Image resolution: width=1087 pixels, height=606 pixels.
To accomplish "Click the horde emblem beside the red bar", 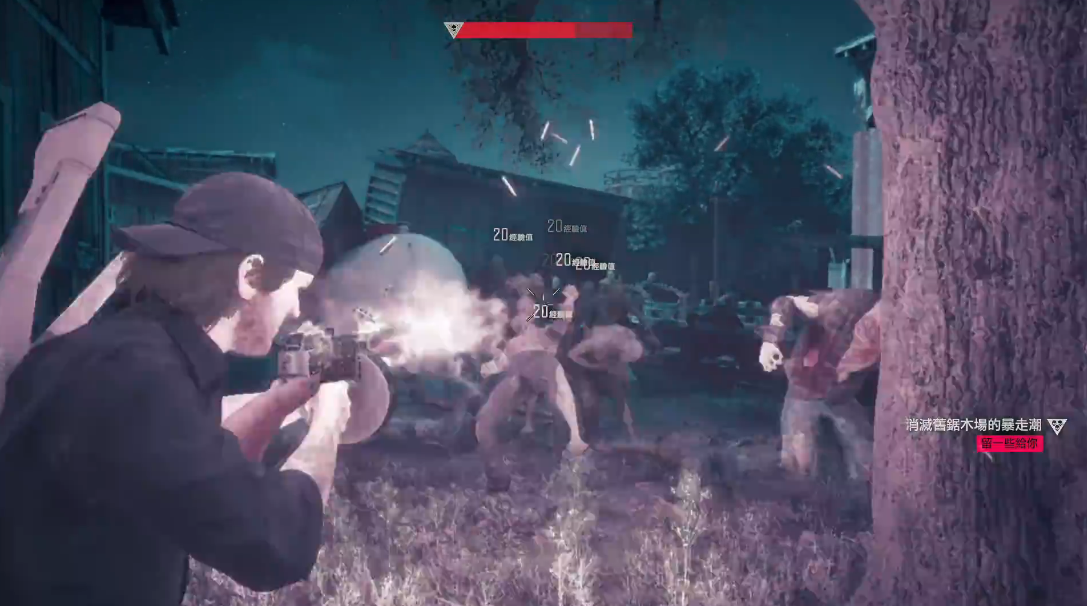I will click(x=453, y=30).
